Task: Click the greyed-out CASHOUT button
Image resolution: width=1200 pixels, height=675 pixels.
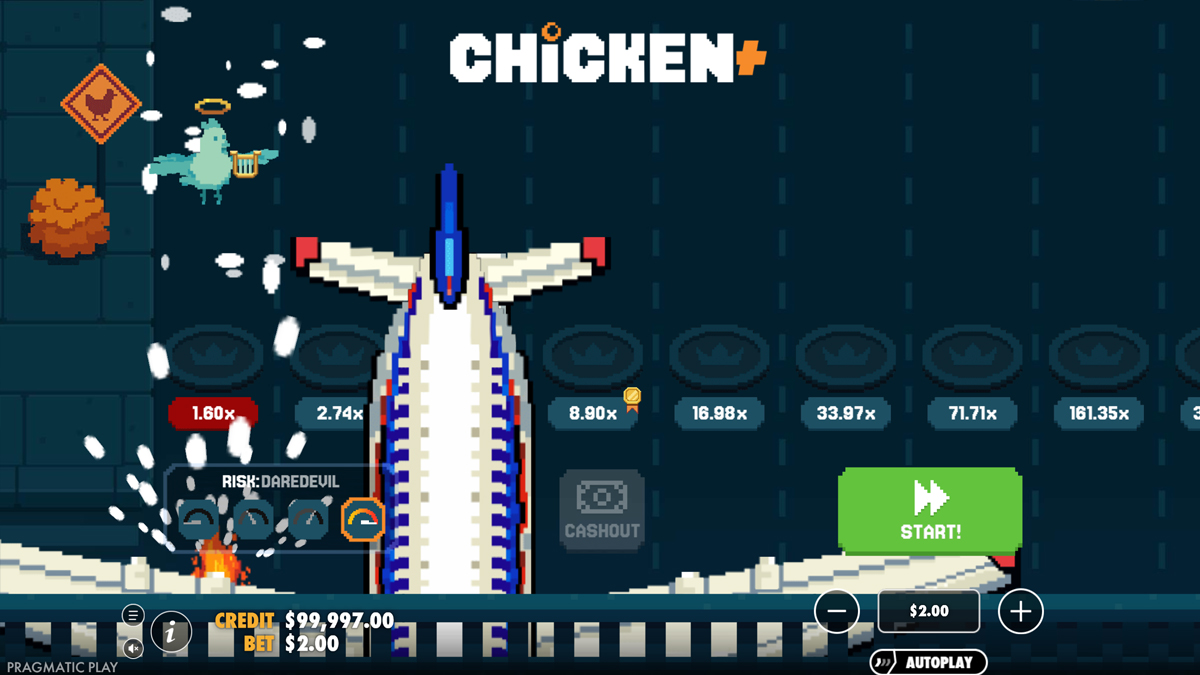Action: 601,510
